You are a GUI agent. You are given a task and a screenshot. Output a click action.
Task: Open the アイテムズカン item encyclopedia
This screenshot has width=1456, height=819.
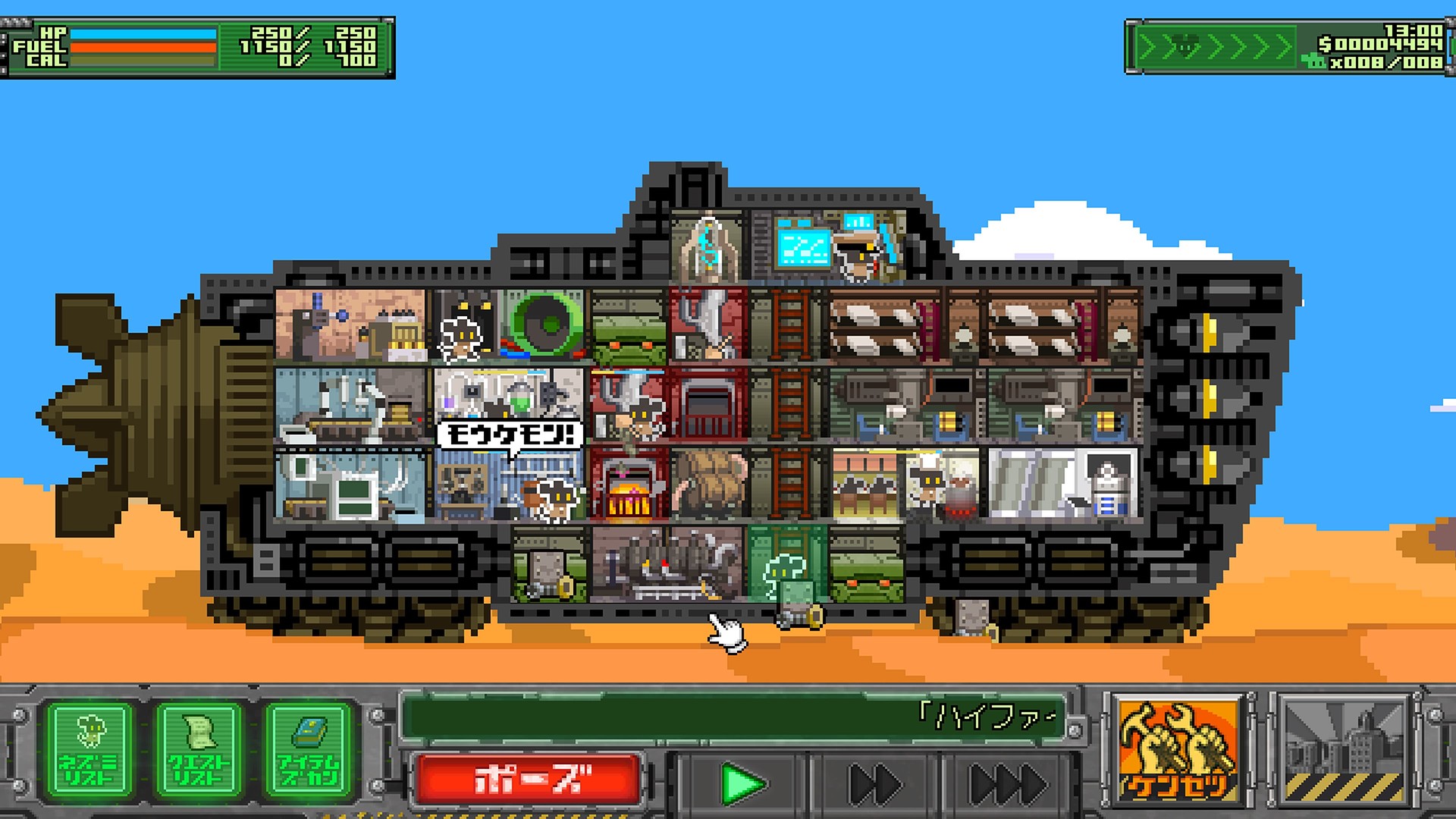pos(308,751)
